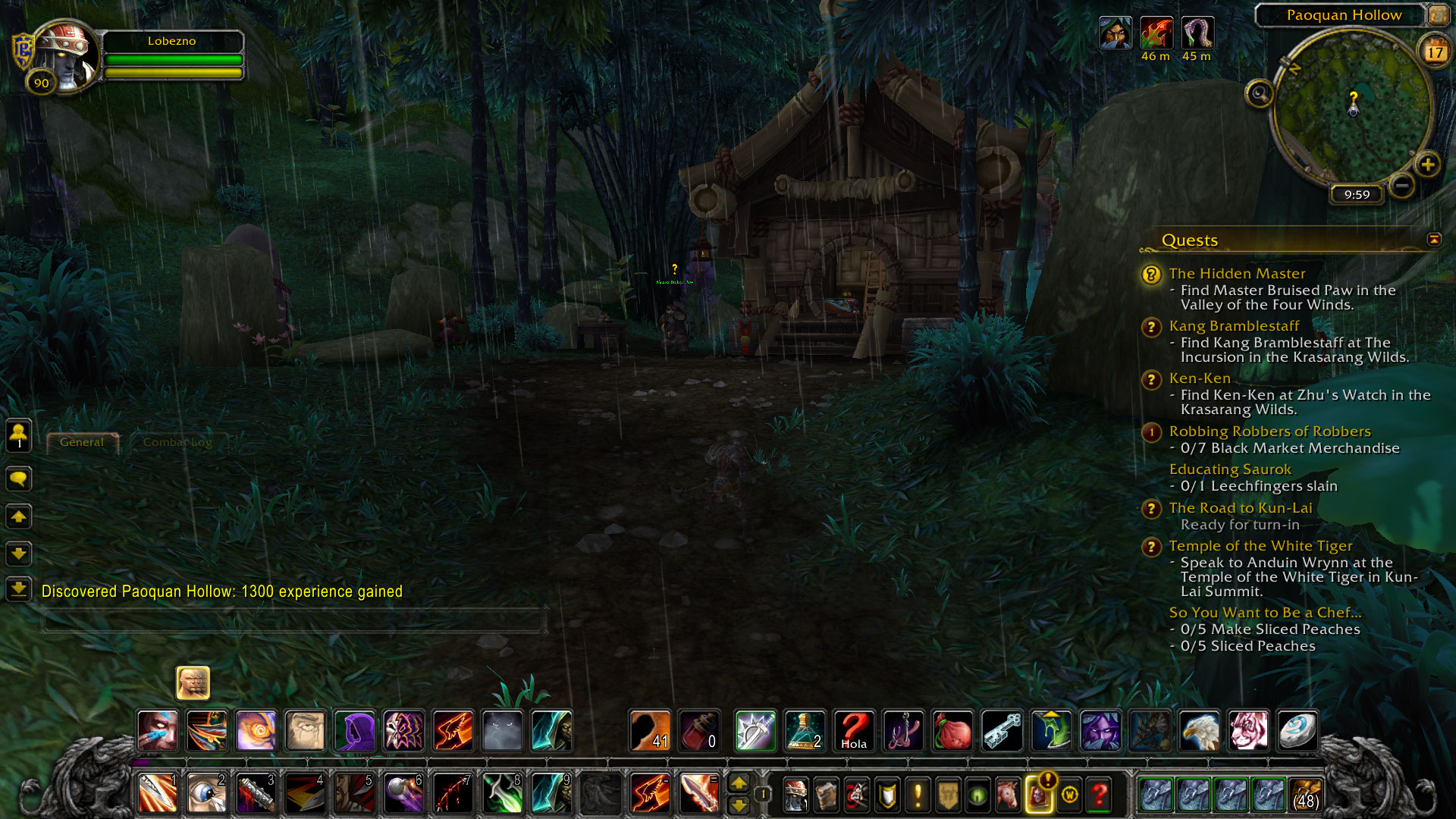Viewport: 1456px width, 819px height.
Task: Use the silver skeleton key item
Action: point(1002,731)
